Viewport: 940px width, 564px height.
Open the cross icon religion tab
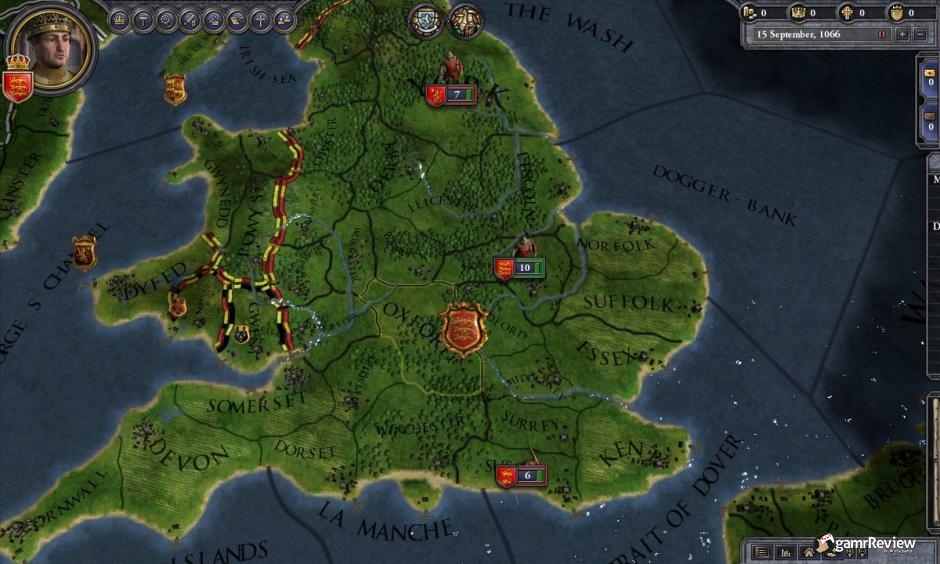[x=260, y=19]
